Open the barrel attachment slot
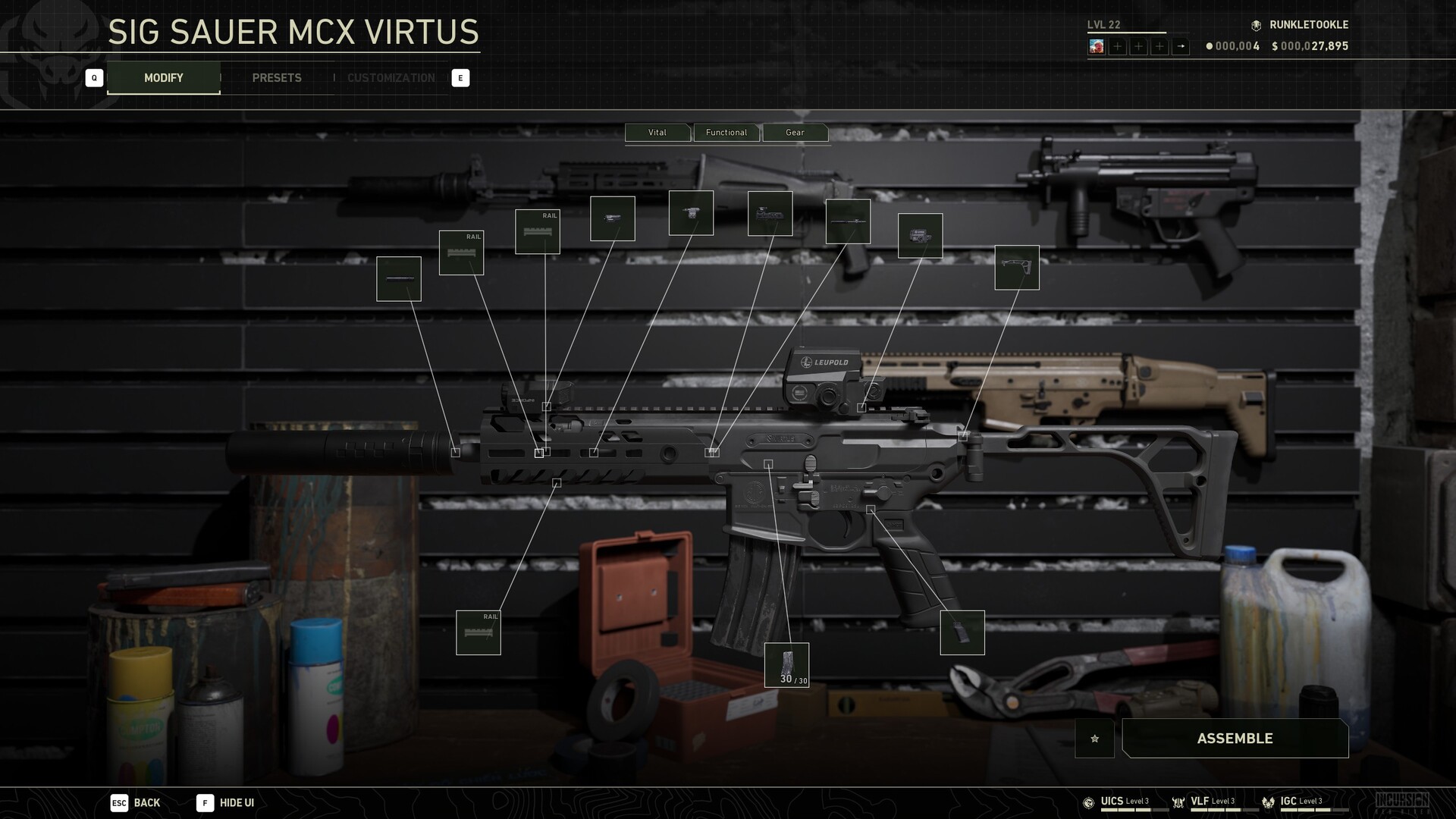This screenshot has height=819, width=1456. pyautogui.click(x=848, y=221)
